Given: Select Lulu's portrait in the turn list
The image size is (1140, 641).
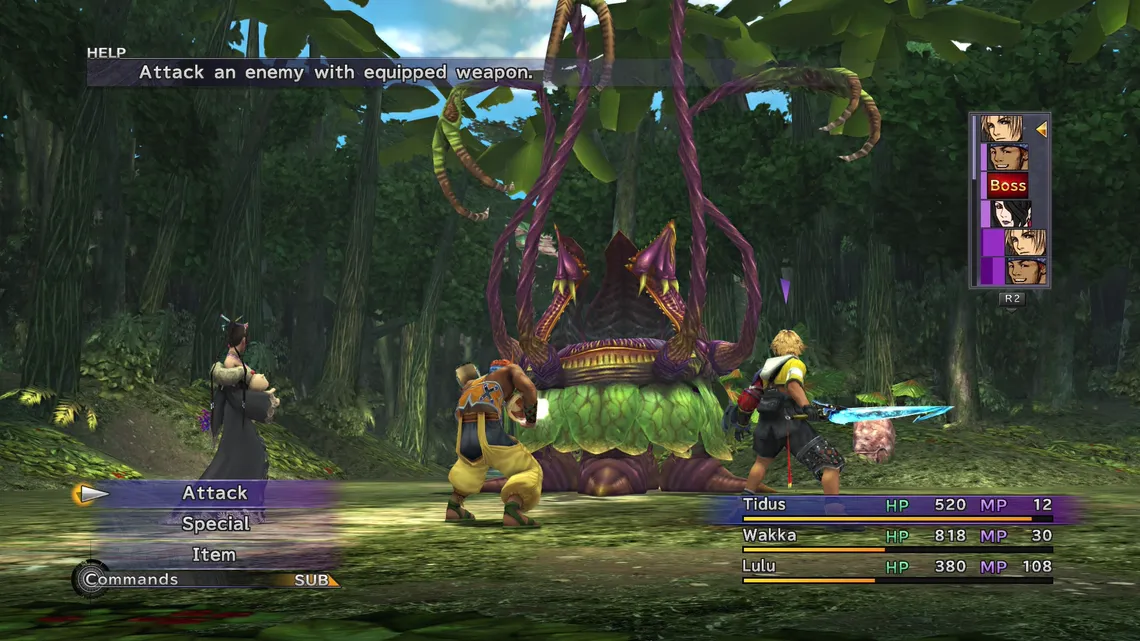Looking at the screenshot, I should [1012, 214].
